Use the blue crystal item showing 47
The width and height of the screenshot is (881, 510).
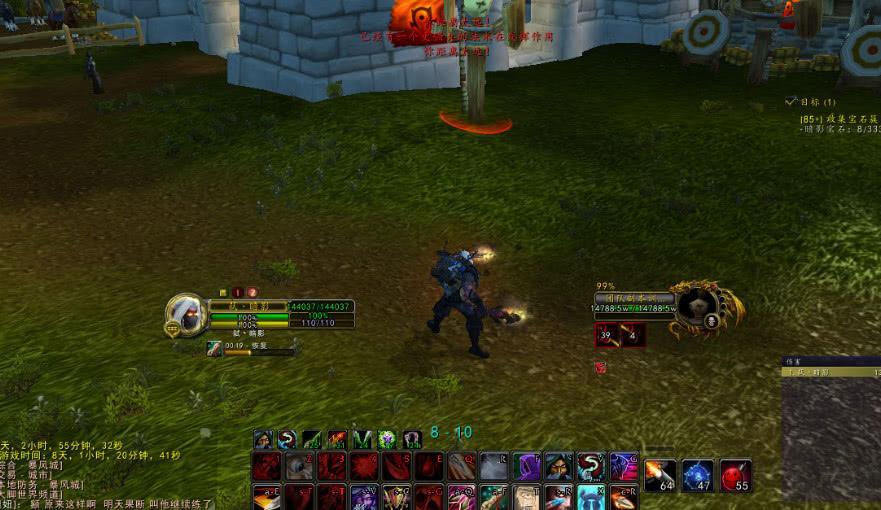click(698, 476)
